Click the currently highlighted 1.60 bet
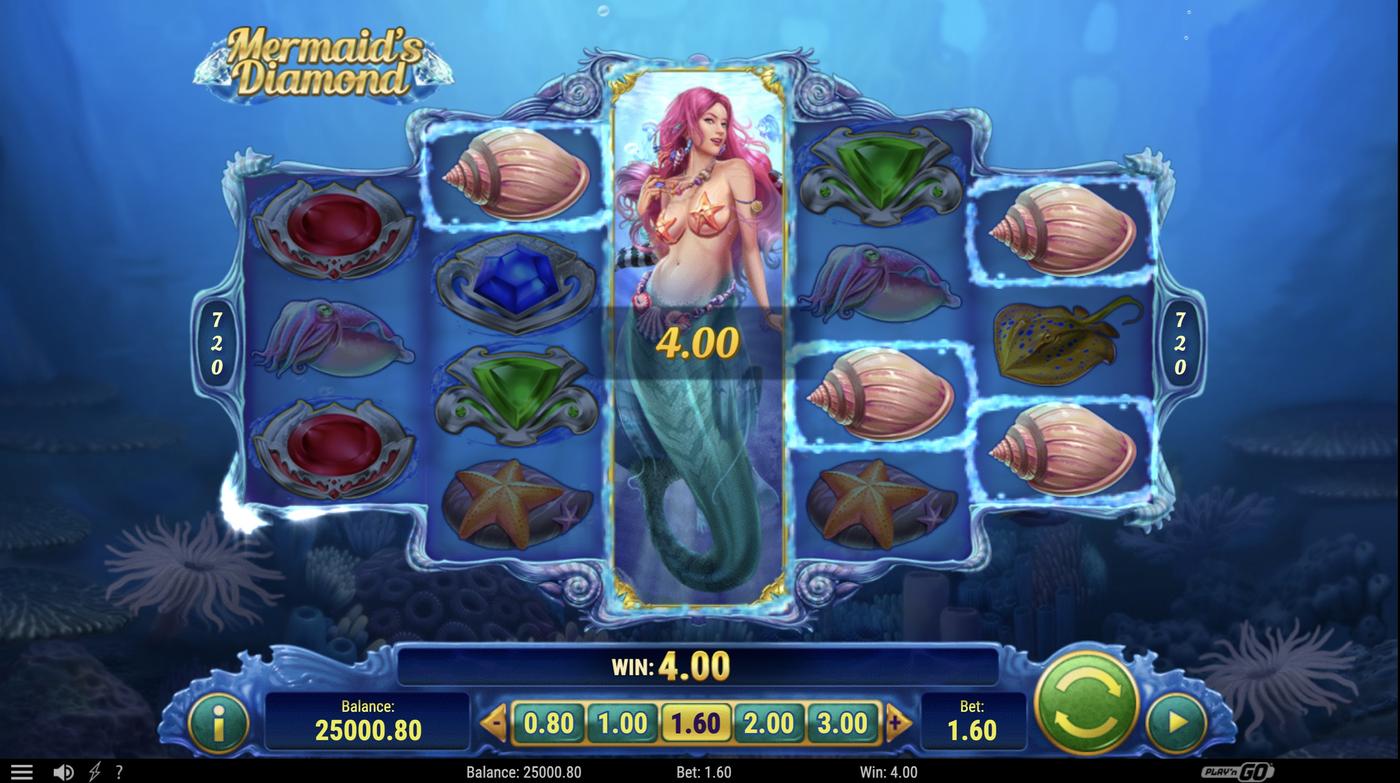 [x=696, y=722]
